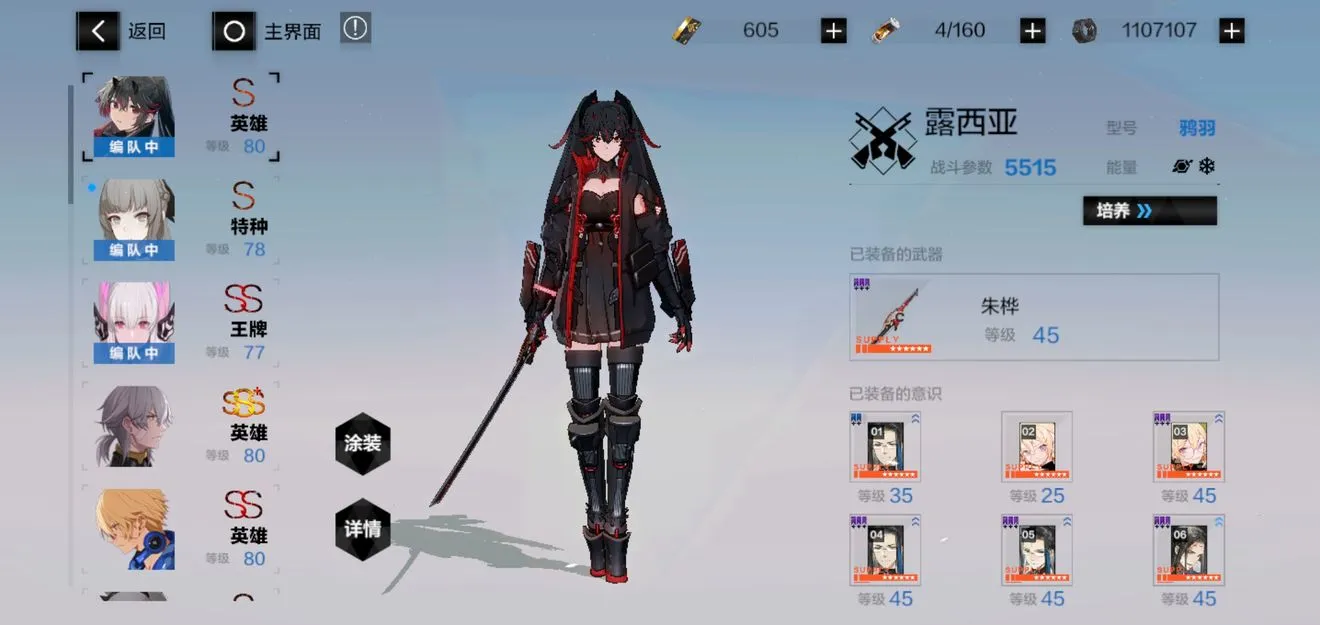Image resolution: width=1320 pixels, height=625 pixels.
Task: Open the equipped weapon 朱桦
Action: click(1033, 317)
